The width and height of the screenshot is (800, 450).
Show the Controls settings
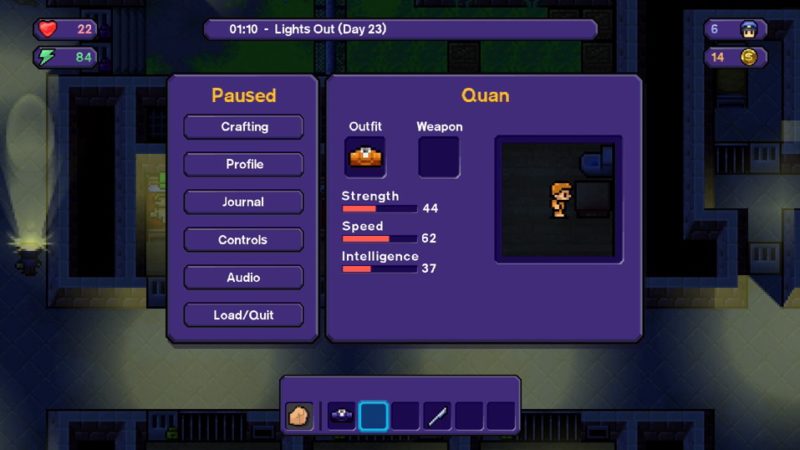[x=244, y=240]
